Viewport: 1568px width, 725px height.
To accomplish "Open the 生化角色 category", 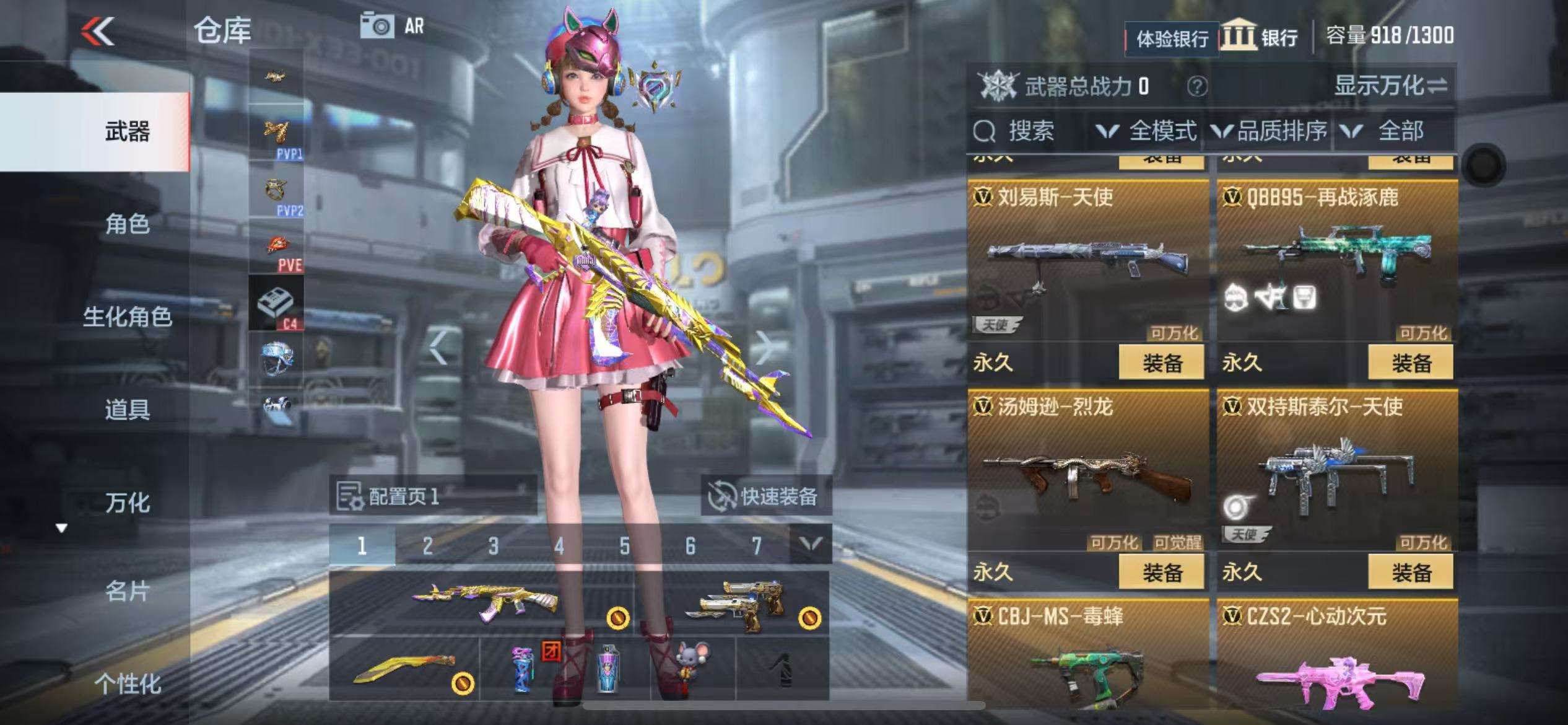I will (127, 317).
